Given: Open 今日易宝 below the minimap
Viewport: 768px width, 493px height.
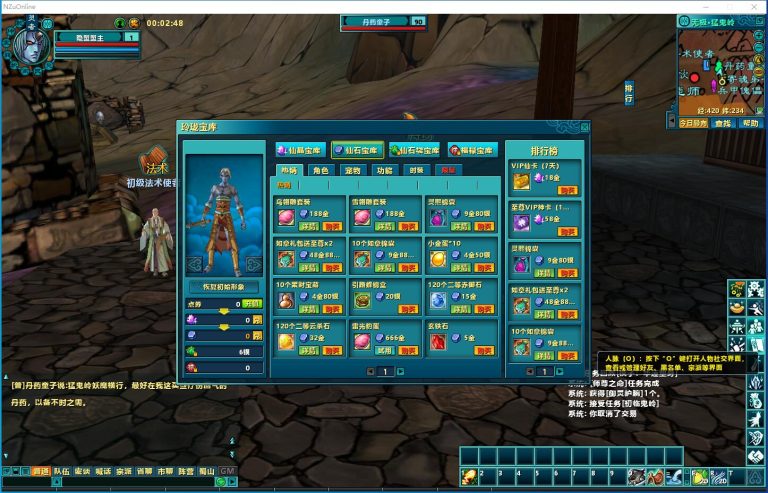Looking at the screenshot, I should [693, 123].
